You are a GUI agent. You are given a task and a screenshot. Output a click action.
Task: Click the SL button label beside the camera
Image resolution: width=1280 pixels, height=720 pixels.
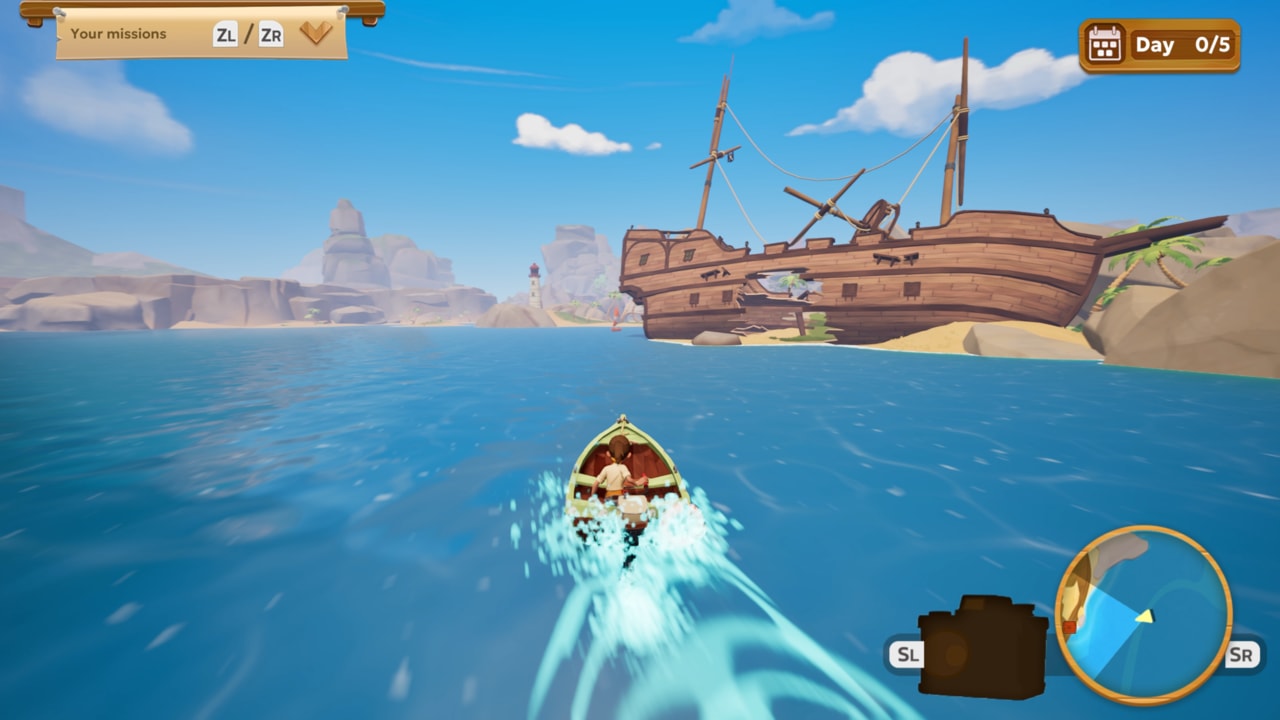tap(909, 655)
